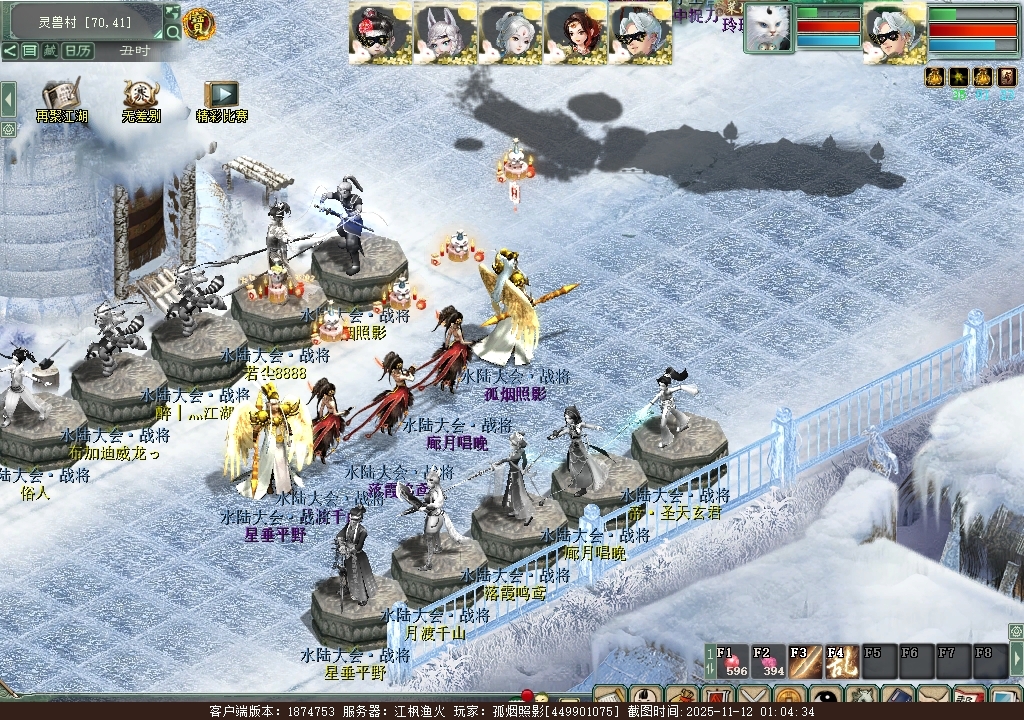Click the 藏 button under the minimap
Screen dimensions: 1024x720
click(50, 50)
